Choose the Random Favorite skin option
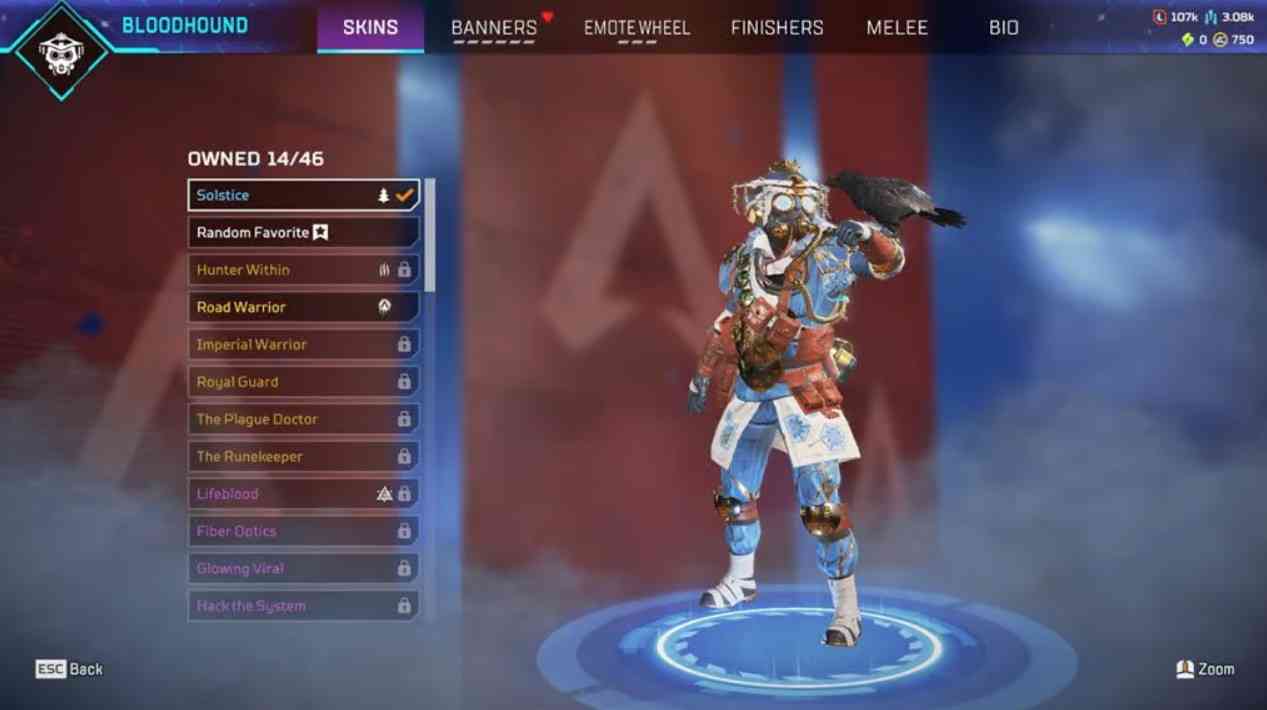 pyautogui.click(x=303, y=233)
